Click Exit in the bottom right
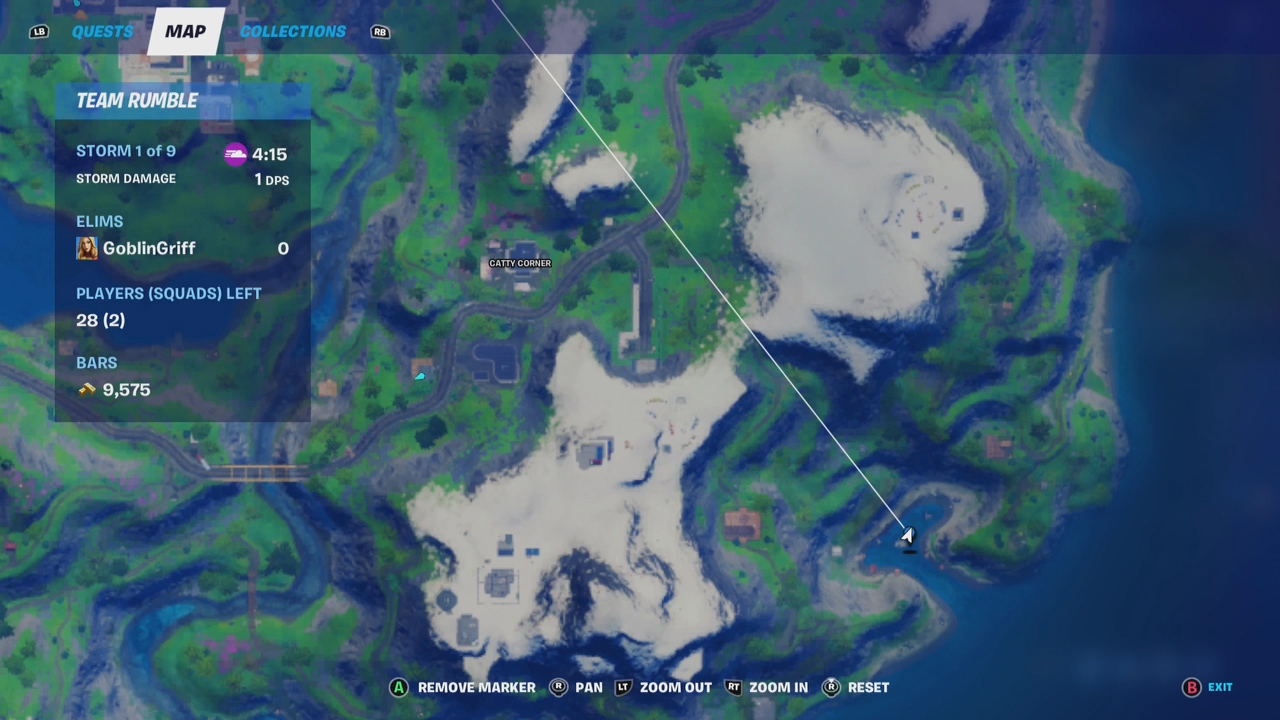Viewport: 1280px width, 720px height. pos(1220,687)
